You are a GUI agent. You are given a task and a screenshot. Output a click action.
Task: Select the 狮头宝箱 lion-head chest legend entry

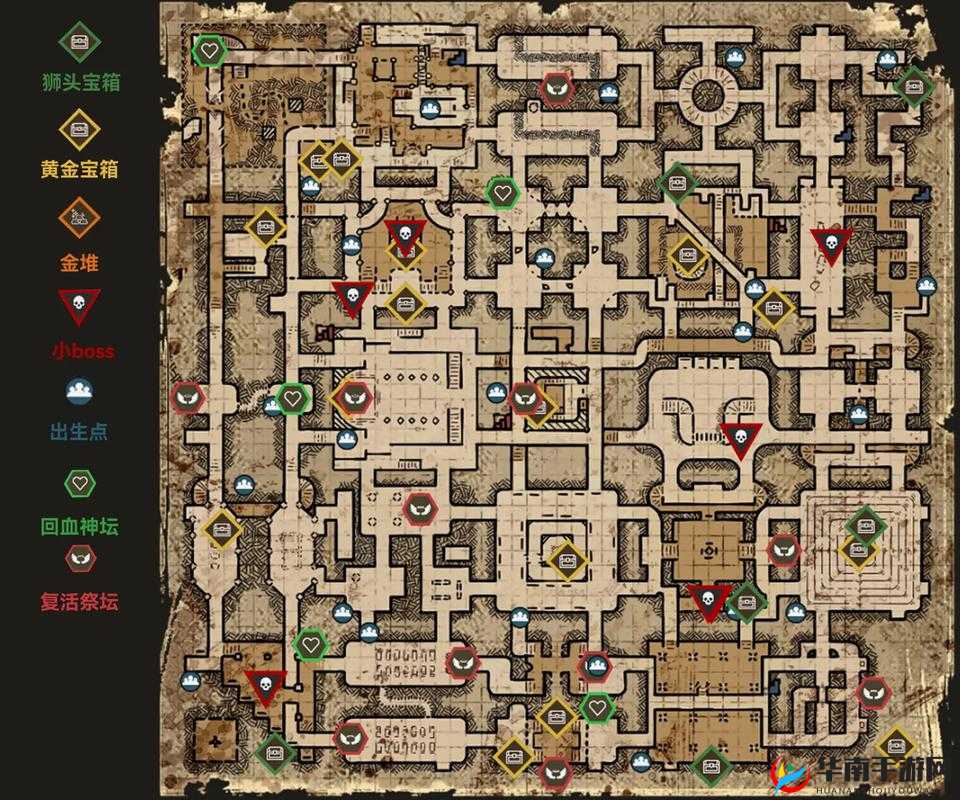[x=81, y=42]
